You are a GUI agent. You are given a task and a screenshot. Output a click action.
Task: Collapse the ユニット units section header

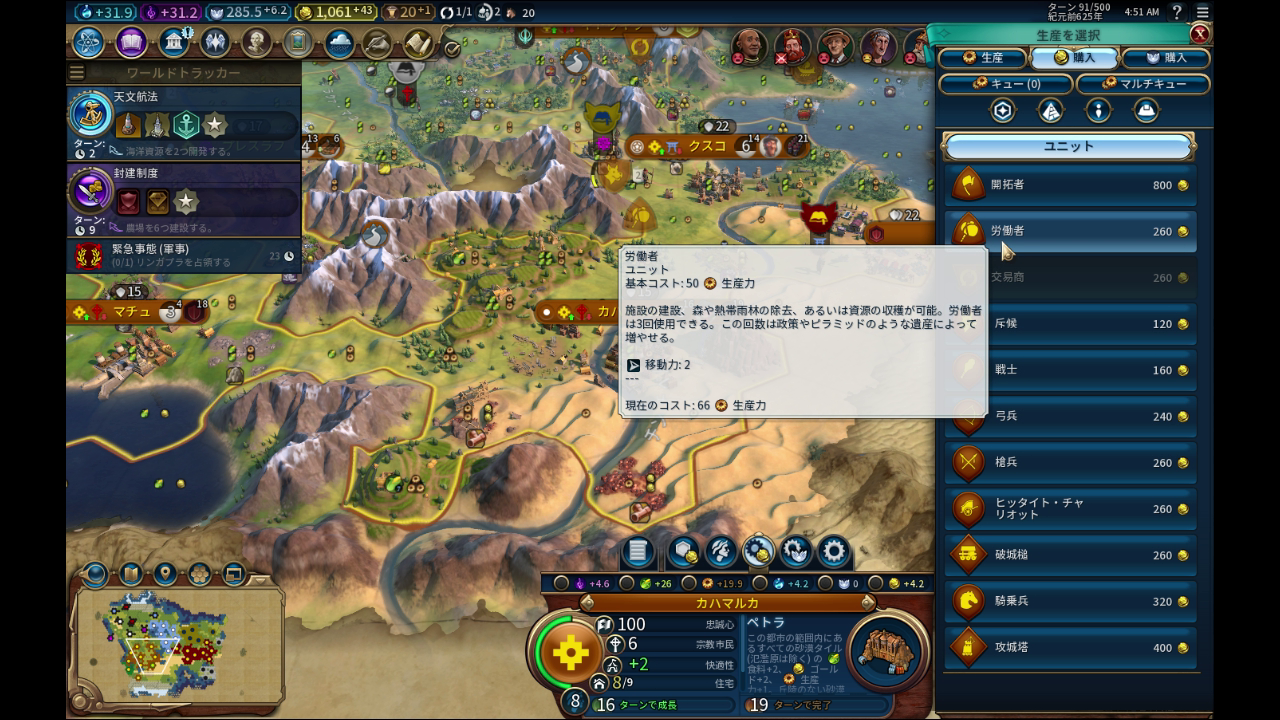tap(1069, 146)
